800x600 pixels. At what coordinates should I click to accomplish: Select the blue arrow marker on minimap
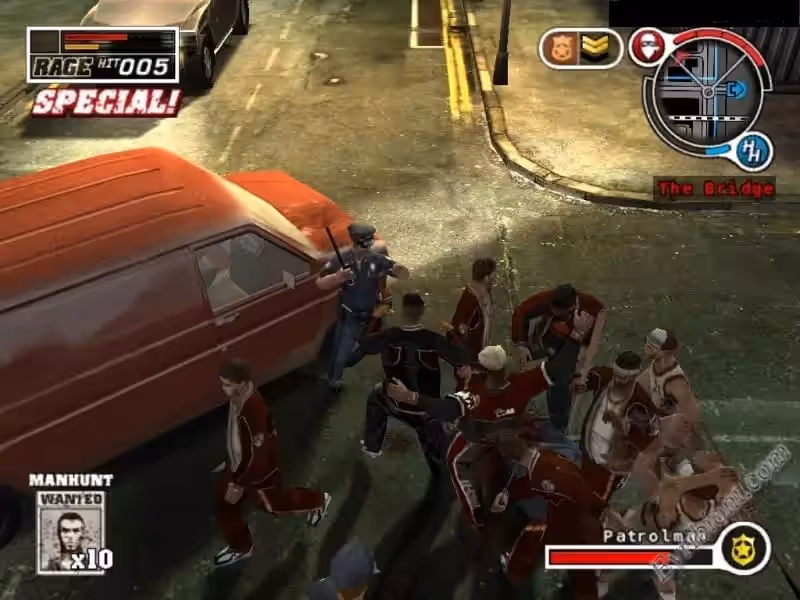737,91
